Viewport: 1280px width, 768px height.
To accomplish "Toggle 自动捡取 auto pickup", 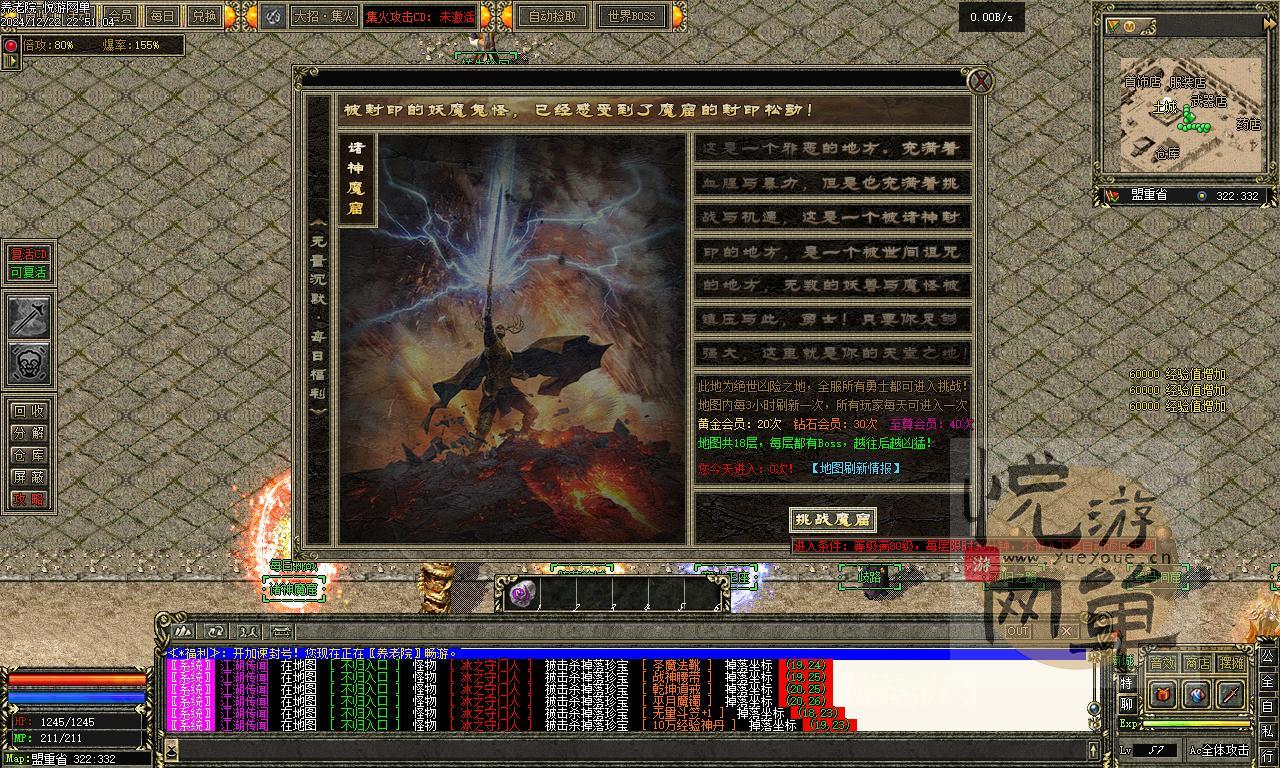I will (x=553, y=16).
